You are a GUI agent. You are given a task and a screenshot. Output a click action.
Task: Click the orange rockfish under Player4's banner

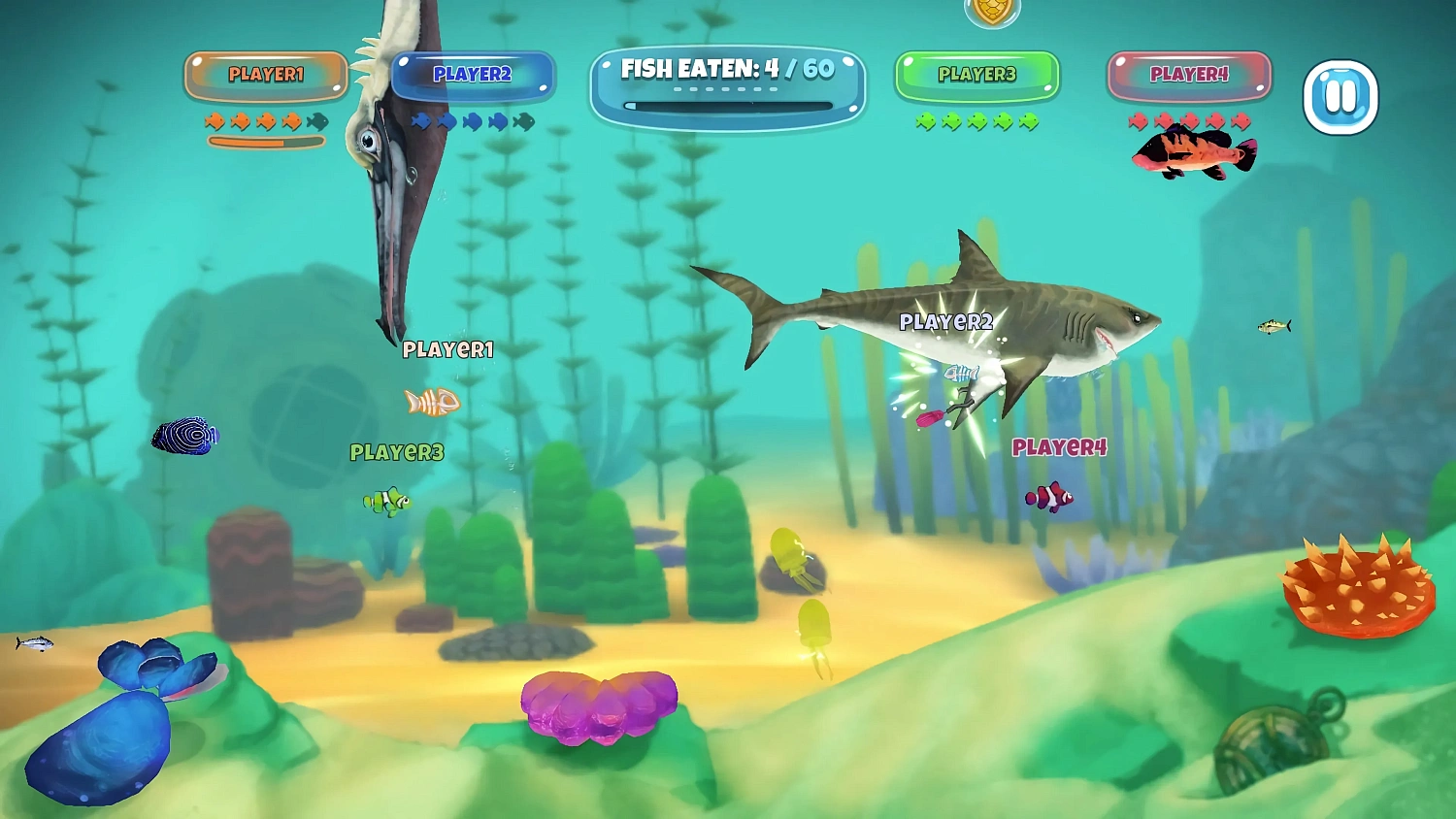(x=1191, y=155)
